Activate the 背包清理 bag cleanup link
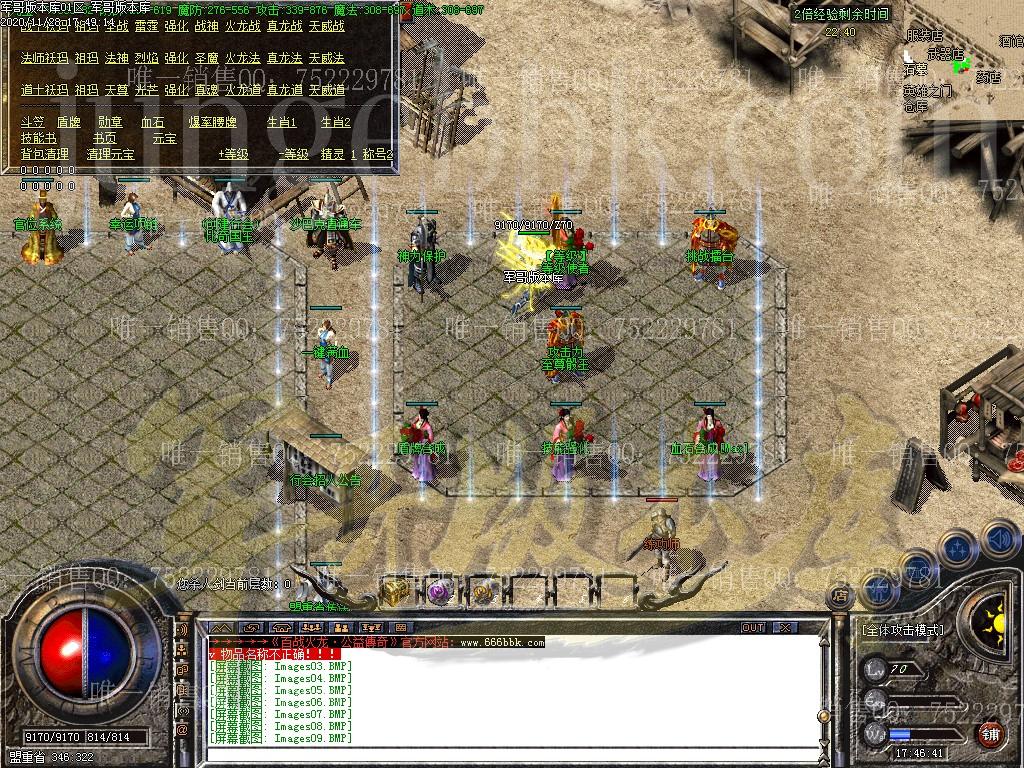The width and height of the screenshot is (1024, 768). point(45,154)
